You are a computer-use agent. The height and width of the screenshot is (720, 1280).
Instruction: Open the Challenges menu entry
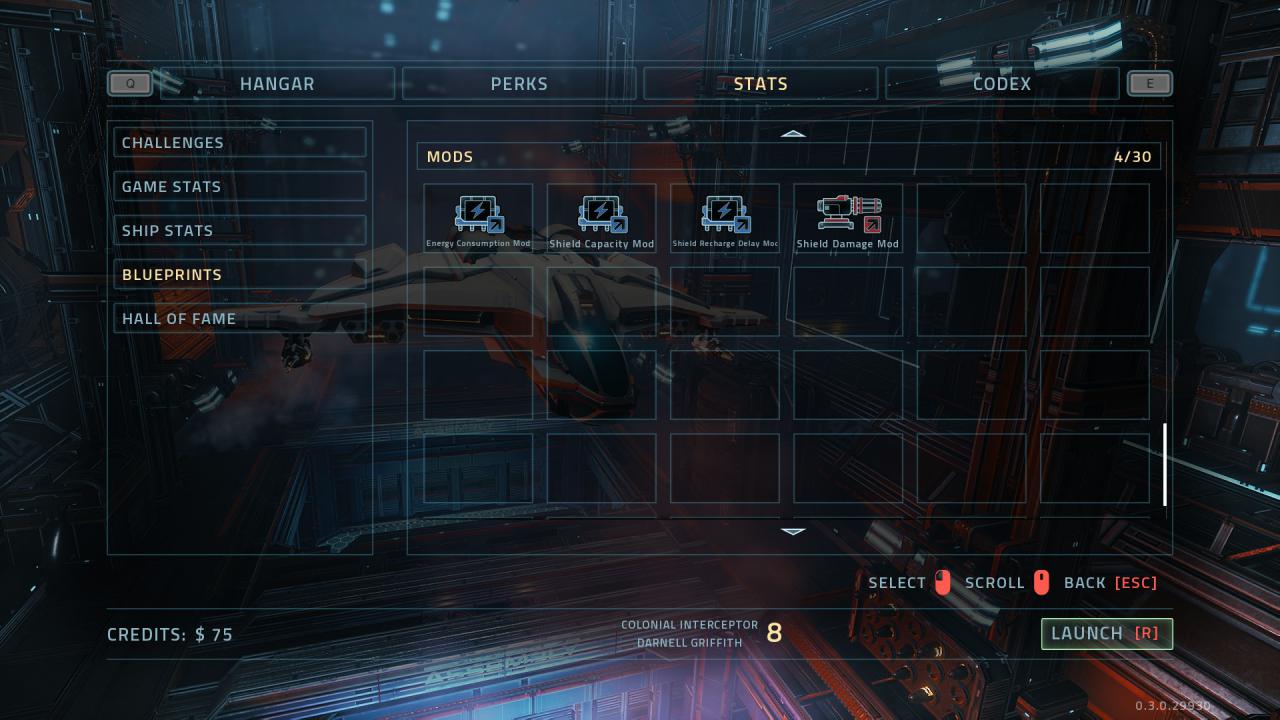240,143
